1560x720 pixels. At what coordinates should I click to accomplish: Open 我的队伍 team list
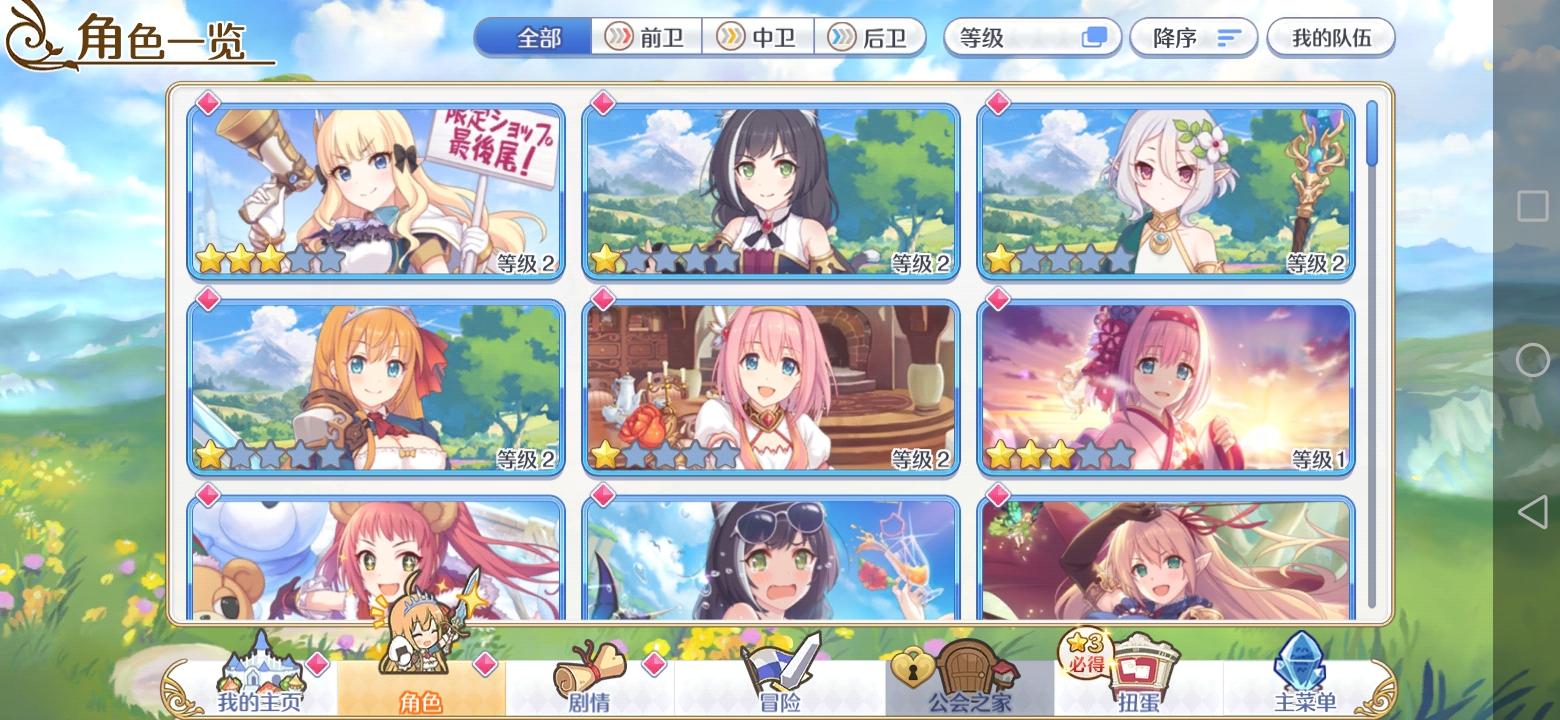pyautogui.click(x=1331, y=37)
